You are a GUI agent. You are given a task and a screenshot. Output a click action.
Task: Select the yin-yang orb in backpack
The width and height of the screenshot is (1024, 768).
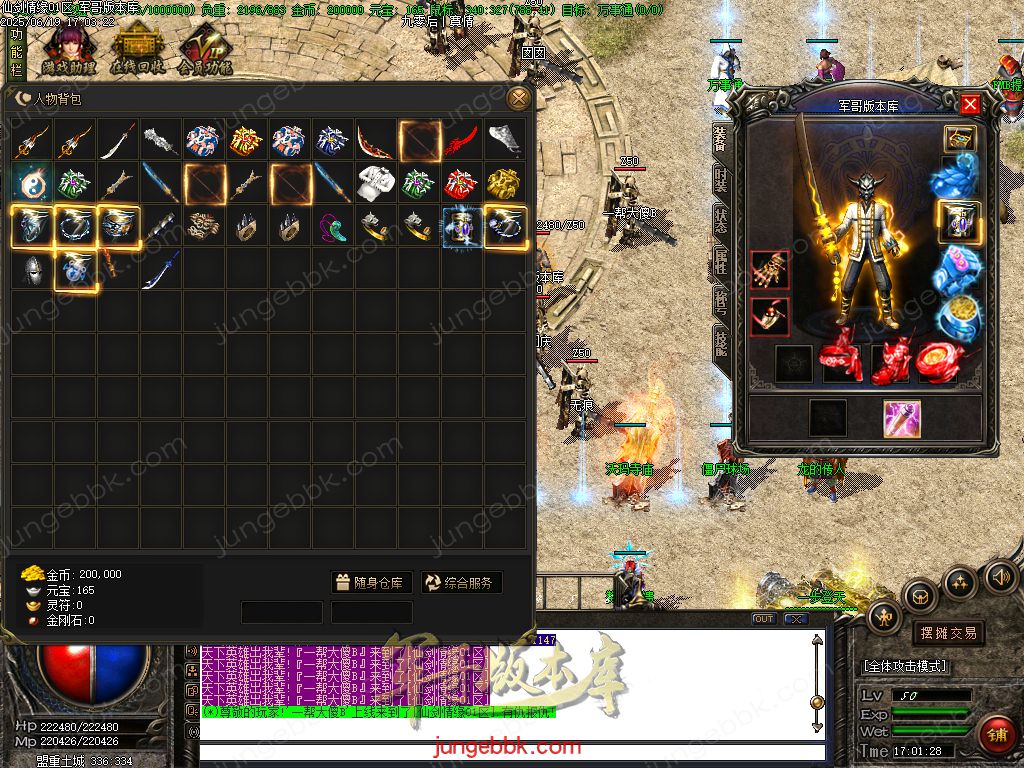[32, 184]
